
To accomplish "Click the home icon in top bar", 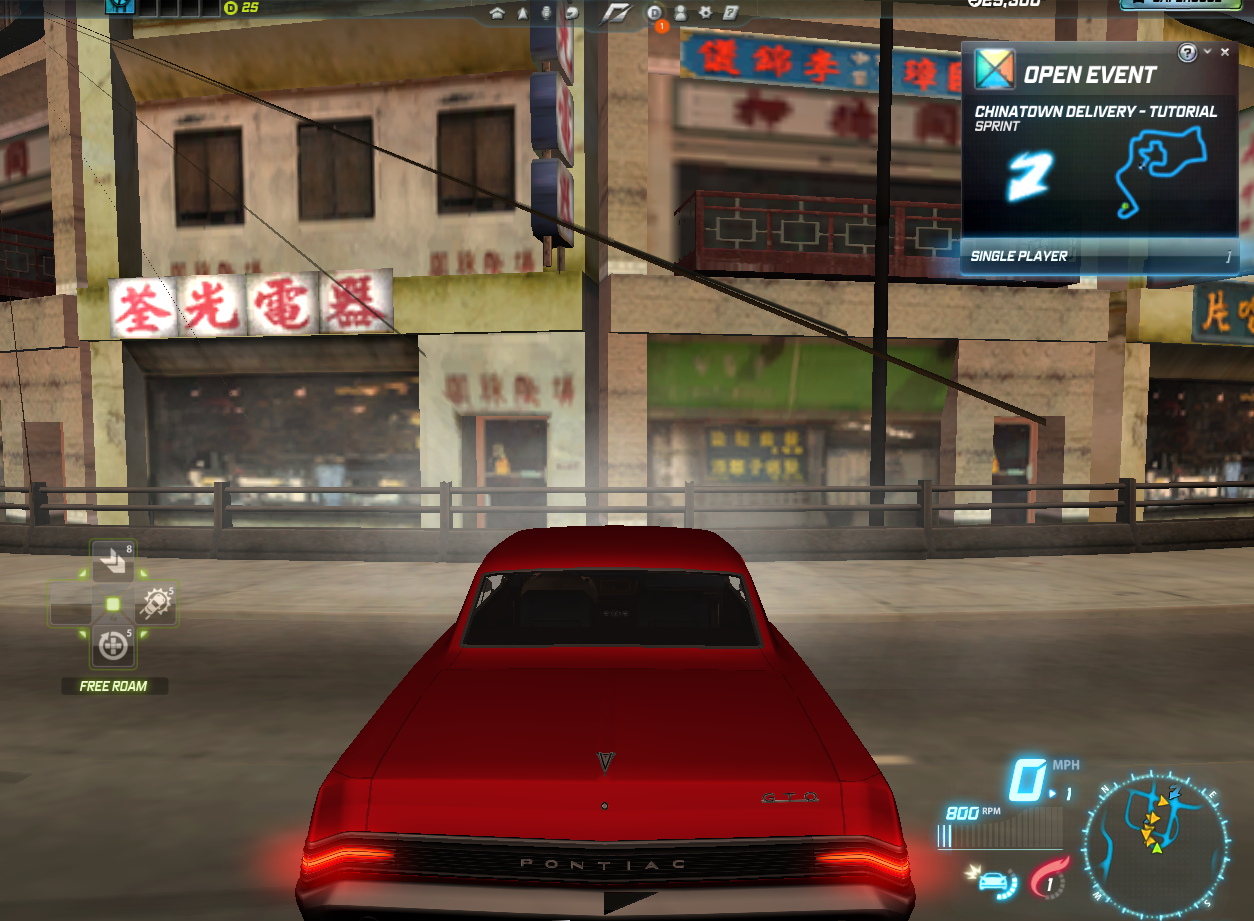I will (497, 13).
